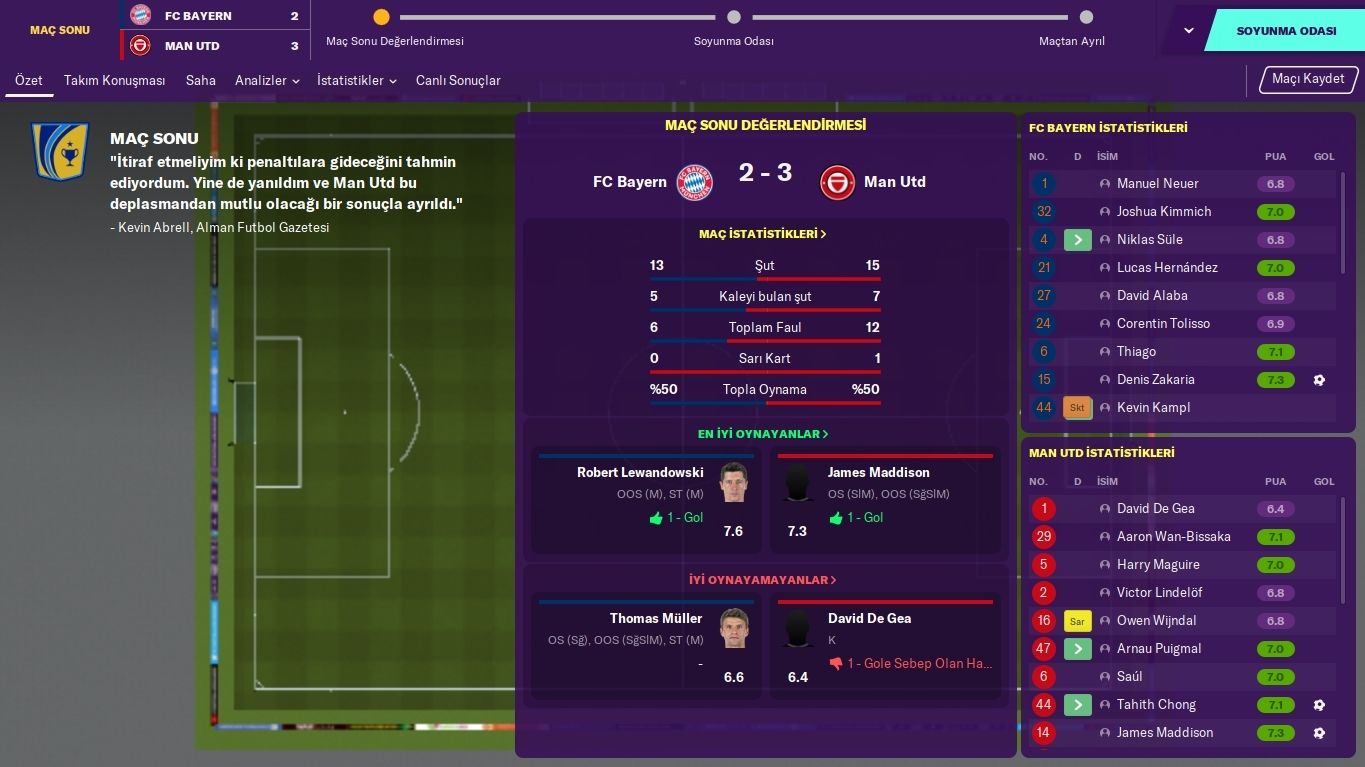Open the İstatistikler dropdown menu

[x=356, y=80]
